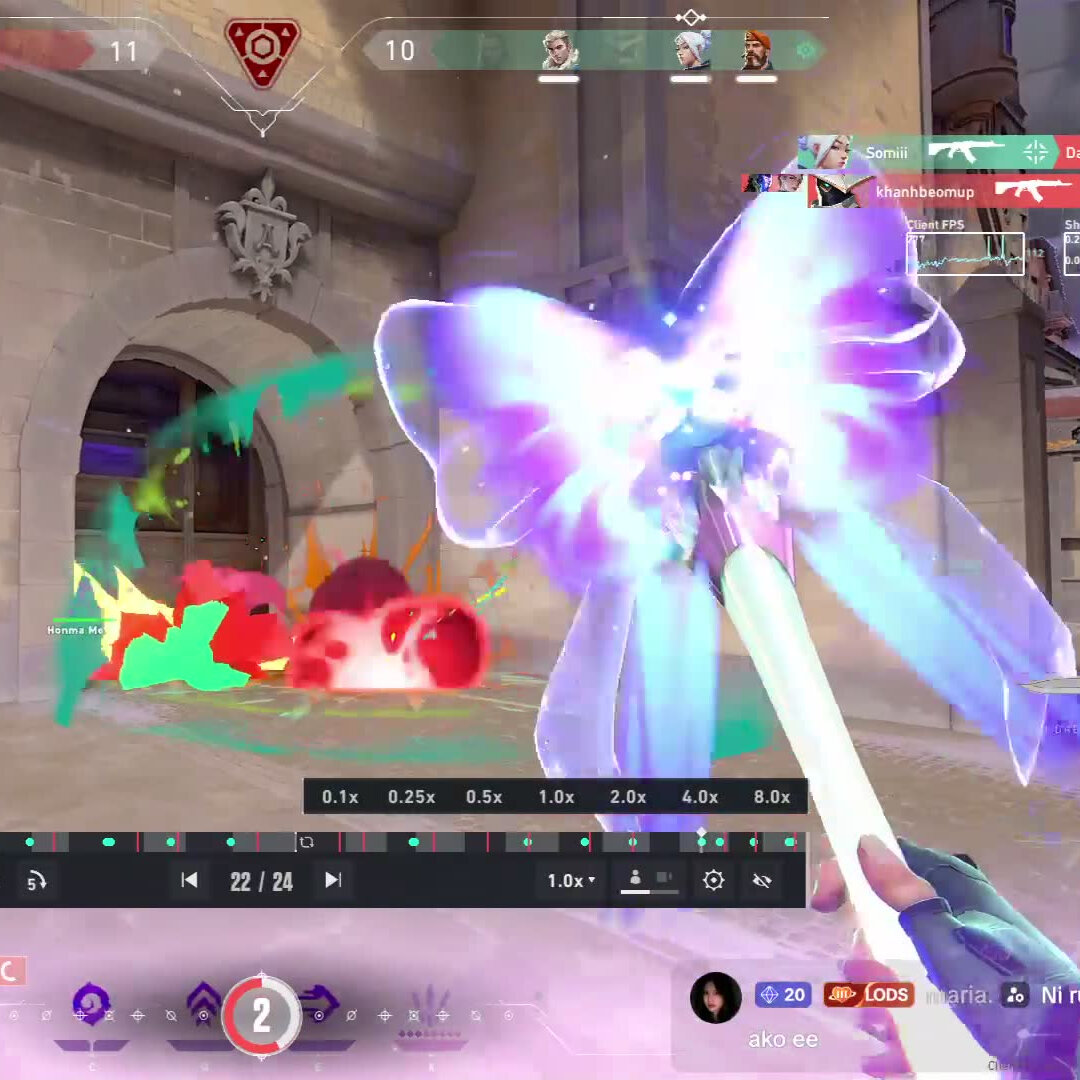Set replay speed to 4.0x
Image resolution: width=1080 pixels, height=1080 pixels.
(700, 797)
